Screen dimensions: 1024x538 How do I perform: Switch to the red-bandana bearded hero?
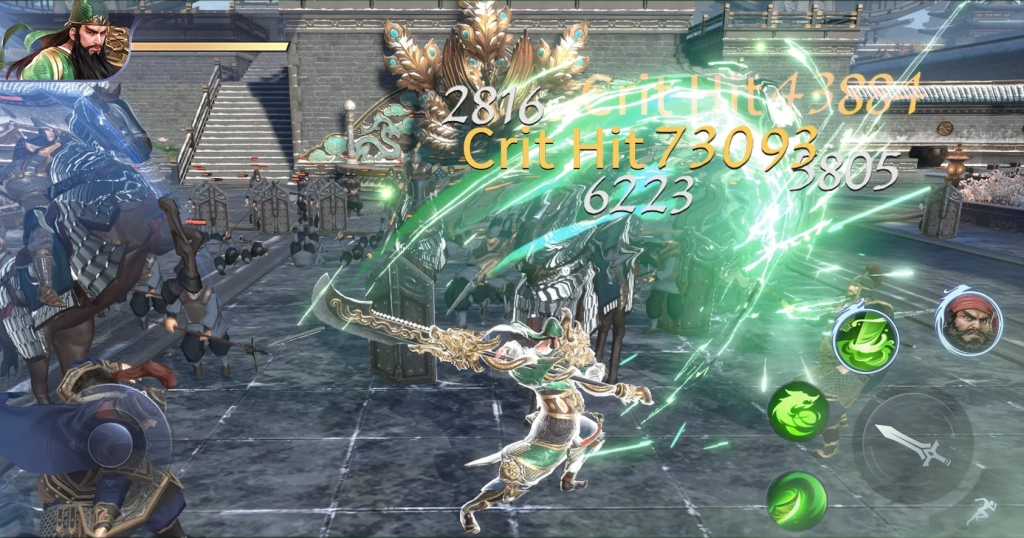pos(967,320)
